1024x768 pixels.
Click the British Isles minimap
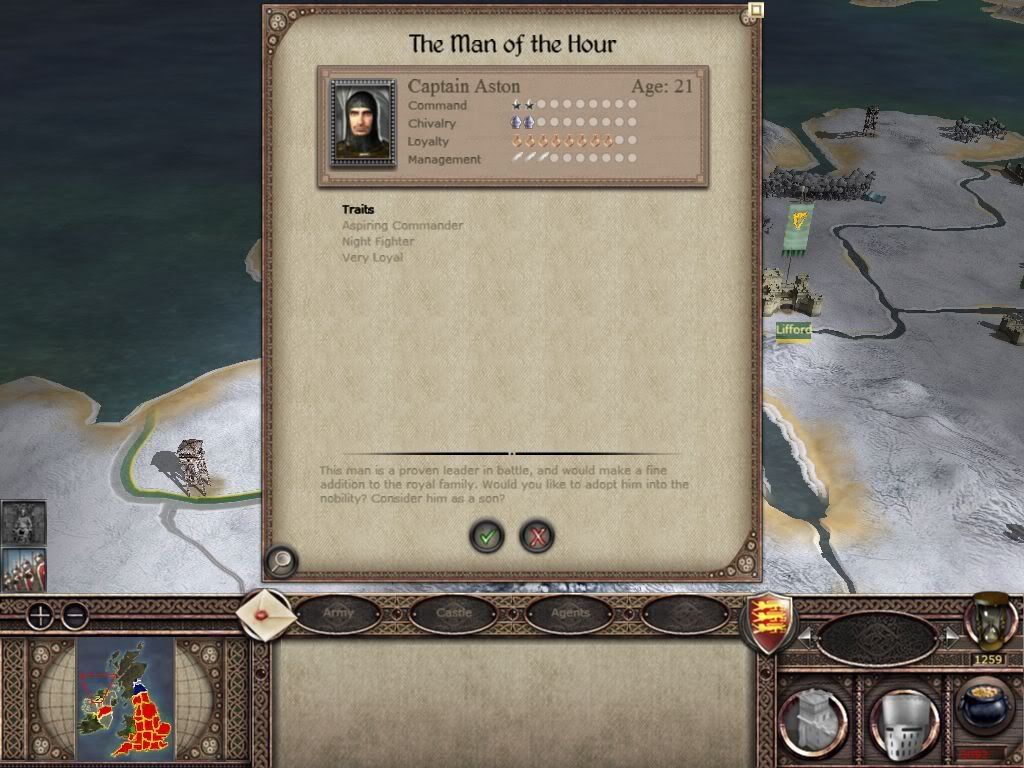pyautogui.click(x=125, y=697)
